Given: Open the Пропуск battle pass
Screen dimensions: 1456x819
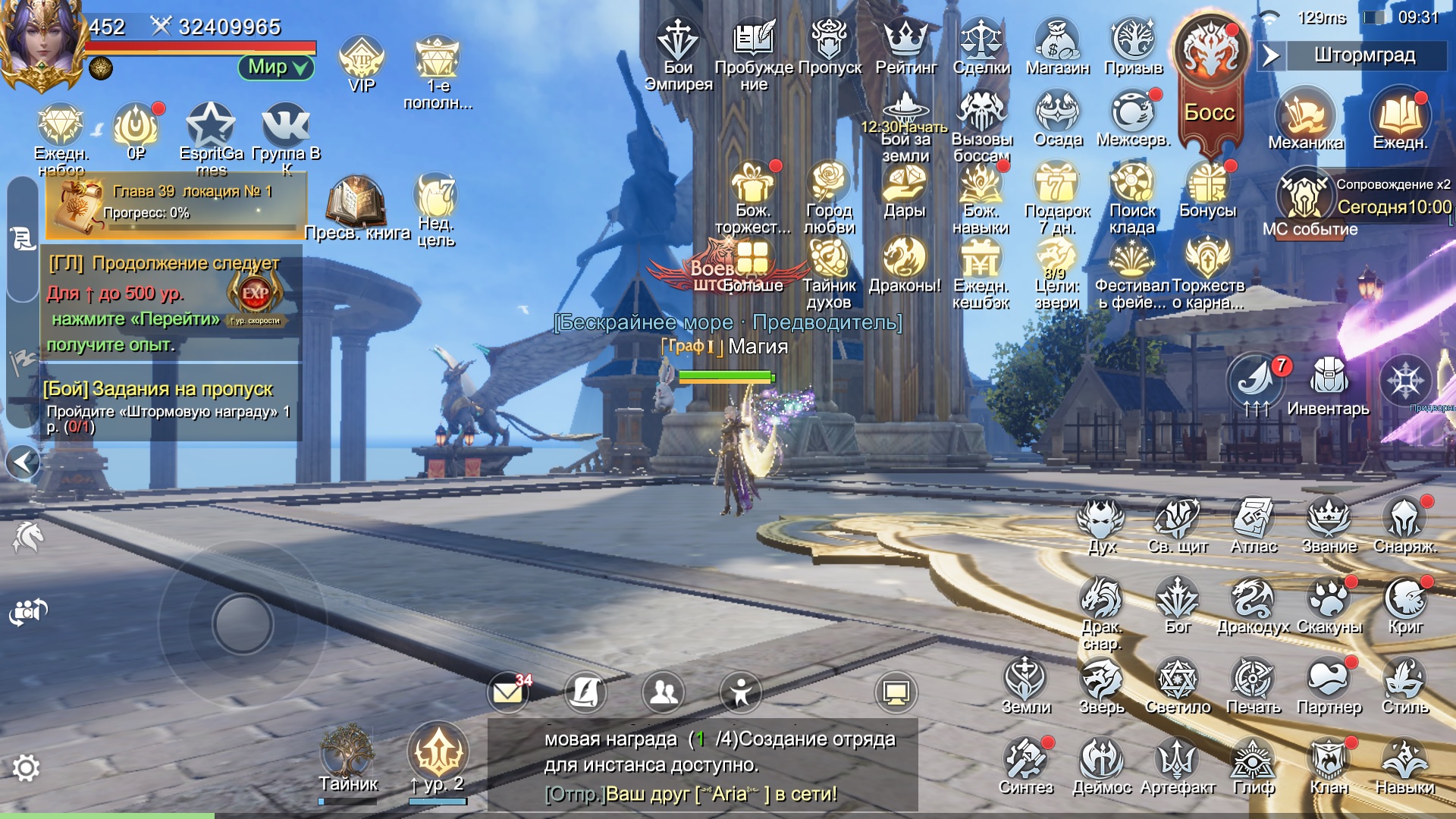Looking at the screenshot, I should tap(830, 45).
